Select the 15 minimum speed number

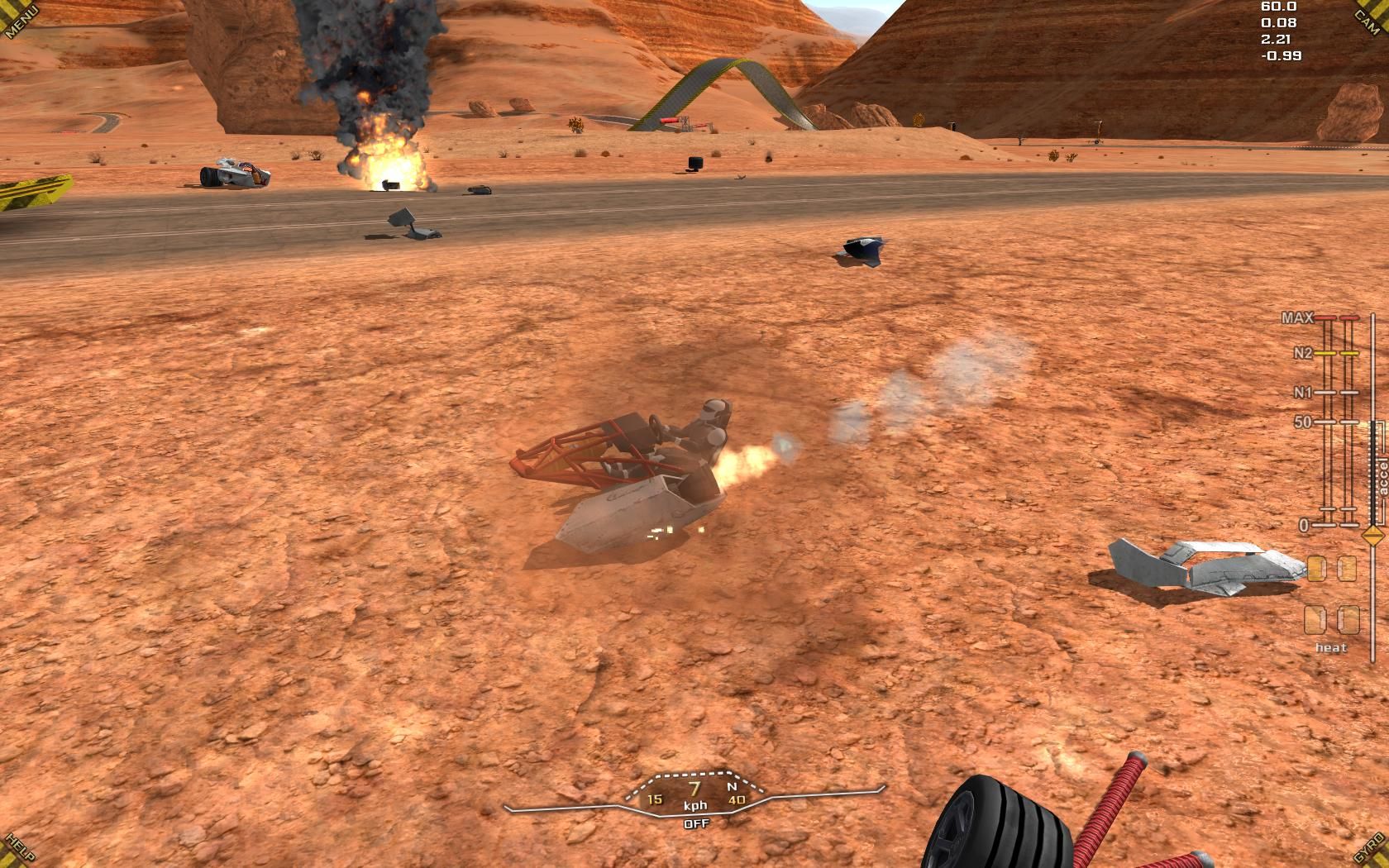(x=653, y=799)
